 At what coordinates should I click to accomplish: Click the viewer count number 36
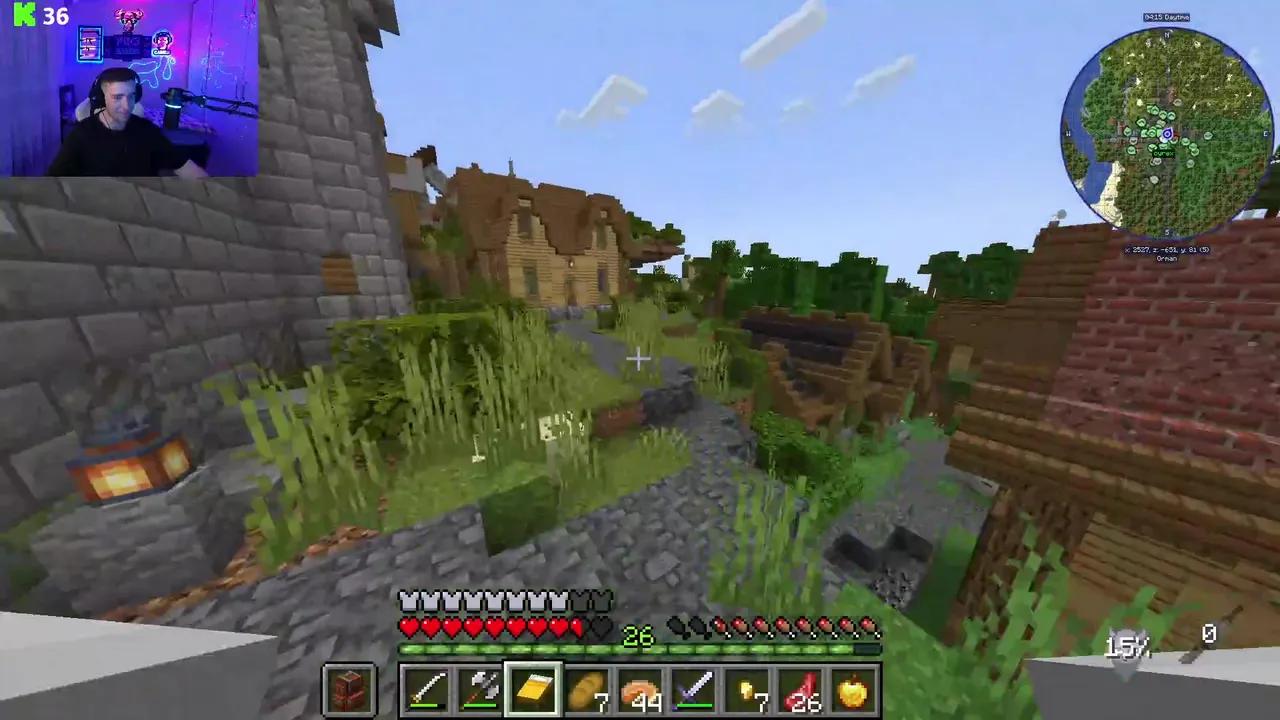click(x=55, y=15)
